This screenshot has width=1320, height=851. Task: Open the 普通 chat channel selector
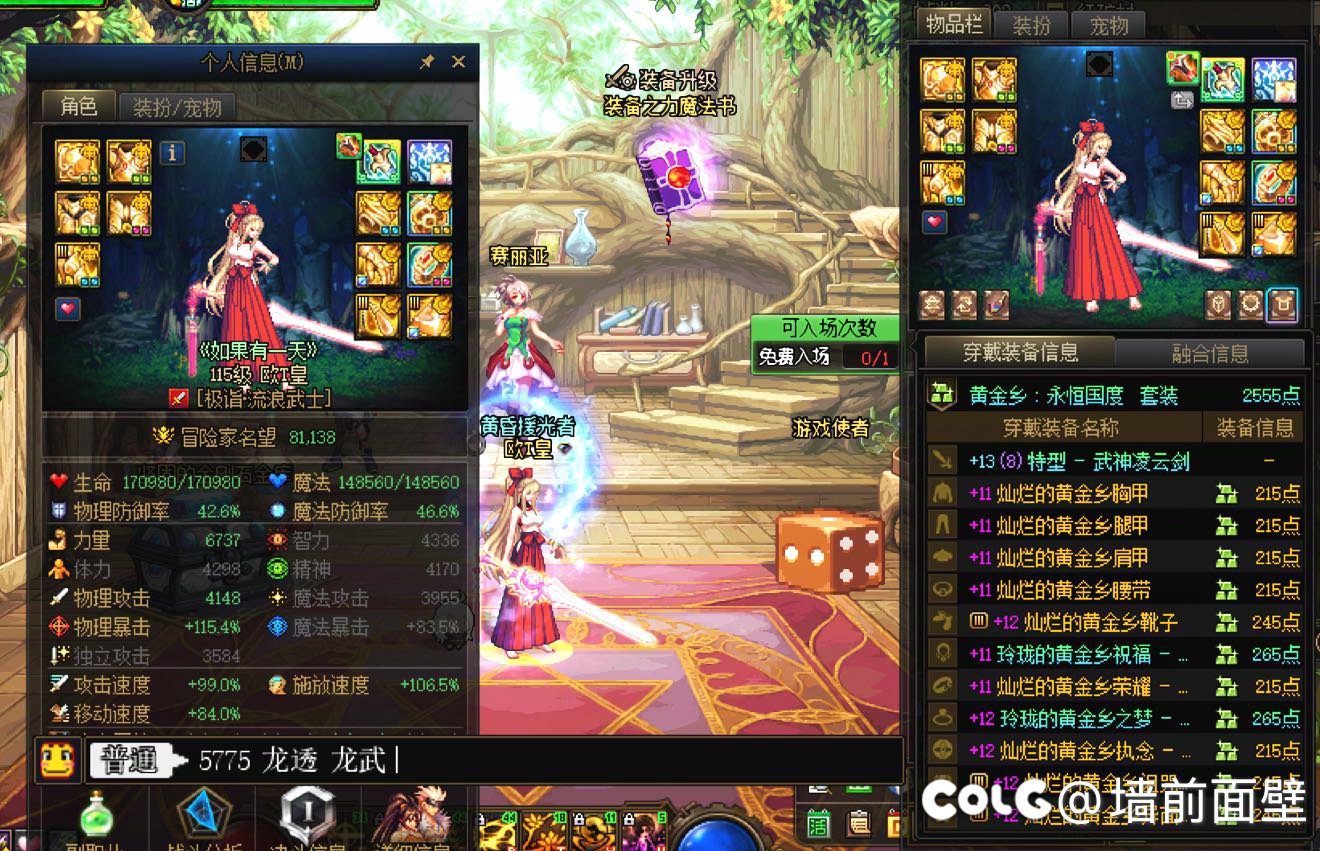click(x=131, y=761)
